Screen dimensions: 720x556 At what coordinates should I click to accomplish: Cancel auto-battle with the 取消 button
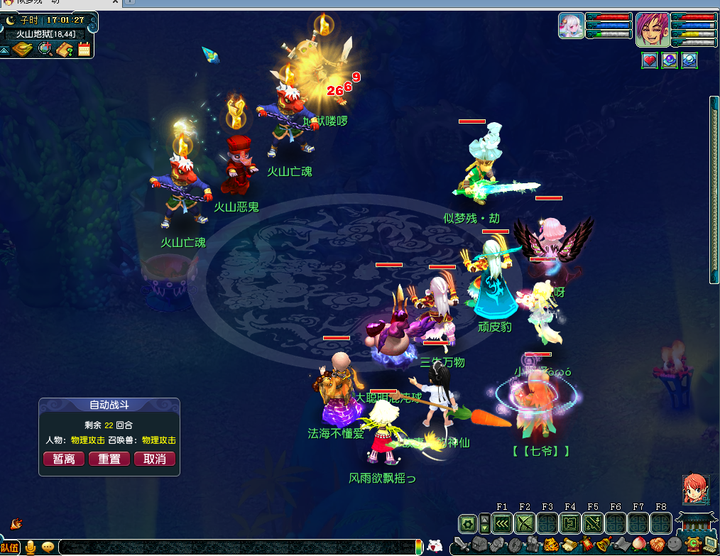154,459
